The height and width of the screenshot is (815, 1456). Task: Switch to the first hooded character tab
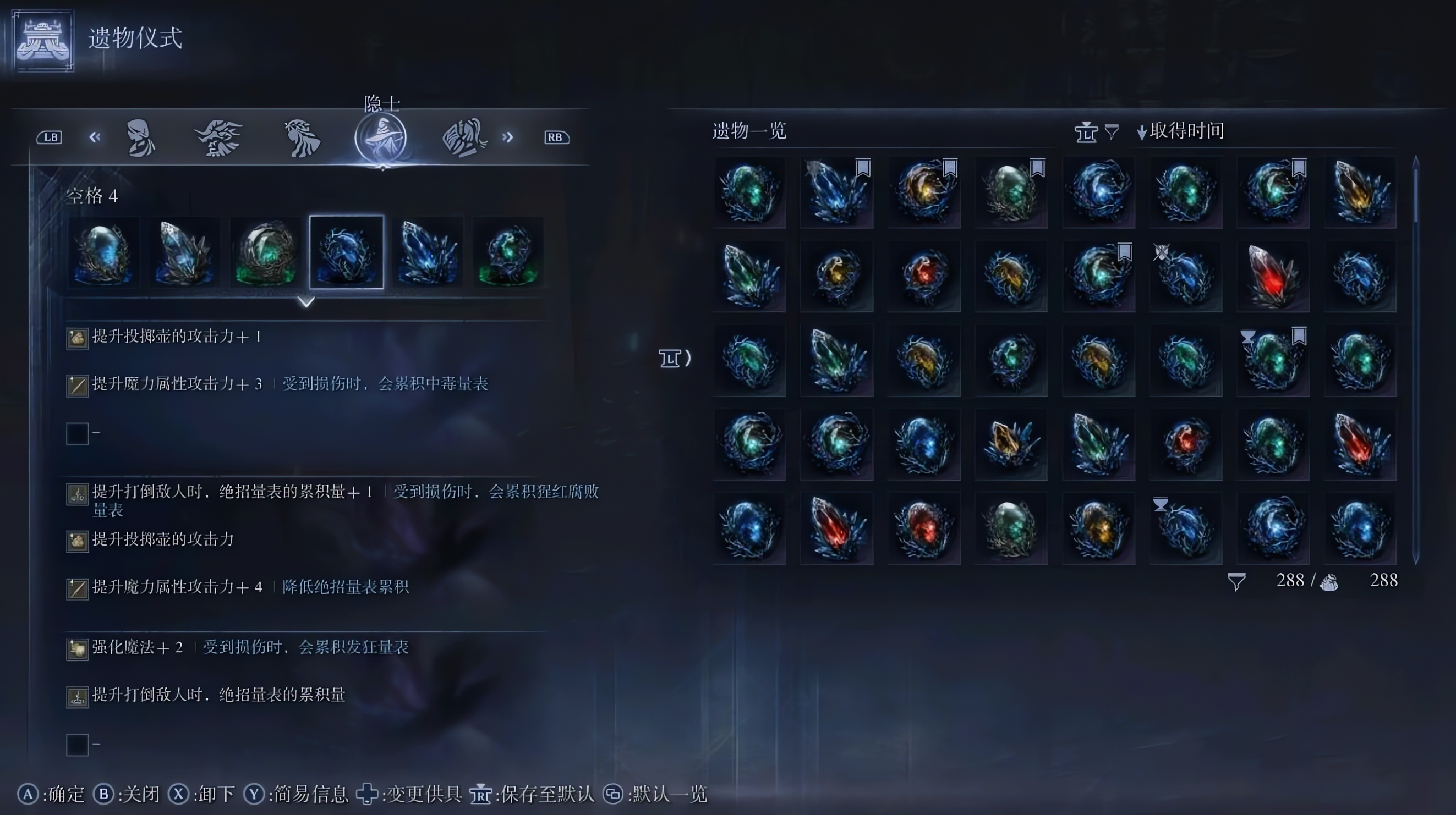(141, 137)
